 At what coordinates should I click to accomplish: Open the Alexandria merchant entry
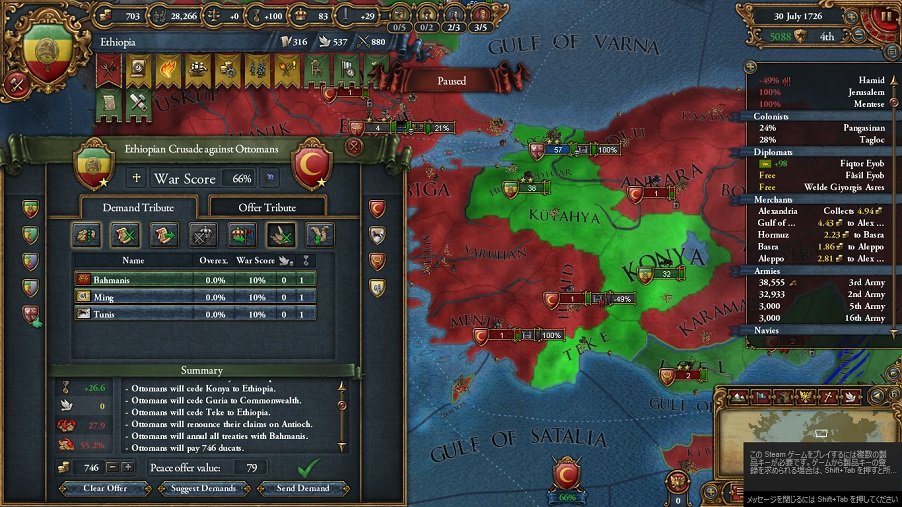click(x=818, y=211)
